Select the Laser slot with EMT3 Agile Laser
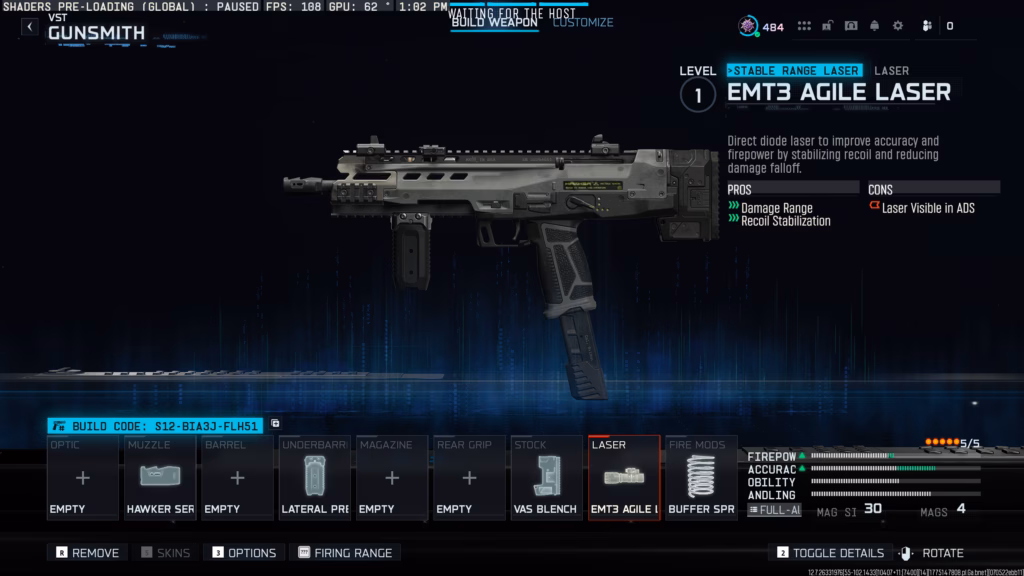This screenshot has height=576, width=1024. [624, 478]
